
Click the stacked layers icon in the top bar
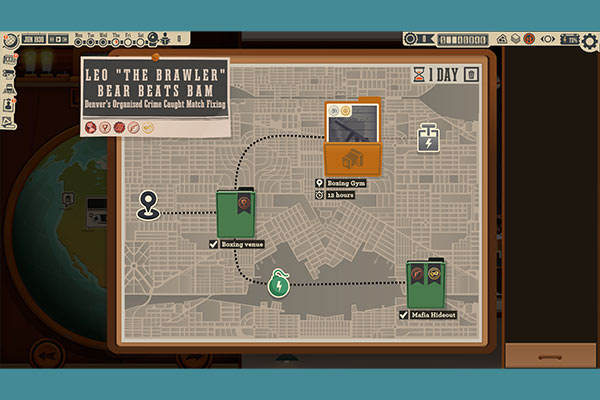point(515,39)
